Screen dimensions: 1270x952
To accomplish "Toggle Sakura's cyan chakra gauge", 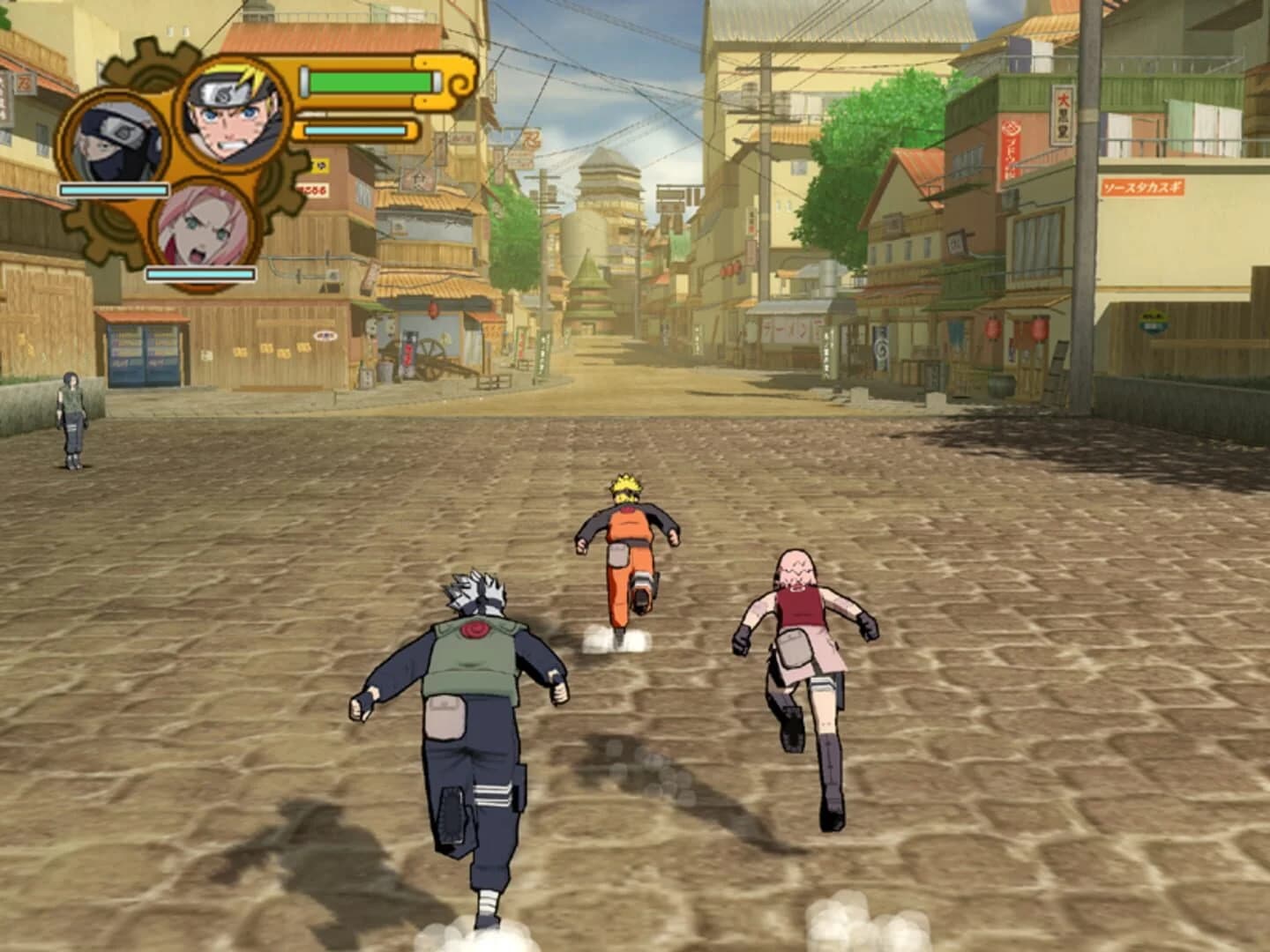I will [x=200, y=271].
